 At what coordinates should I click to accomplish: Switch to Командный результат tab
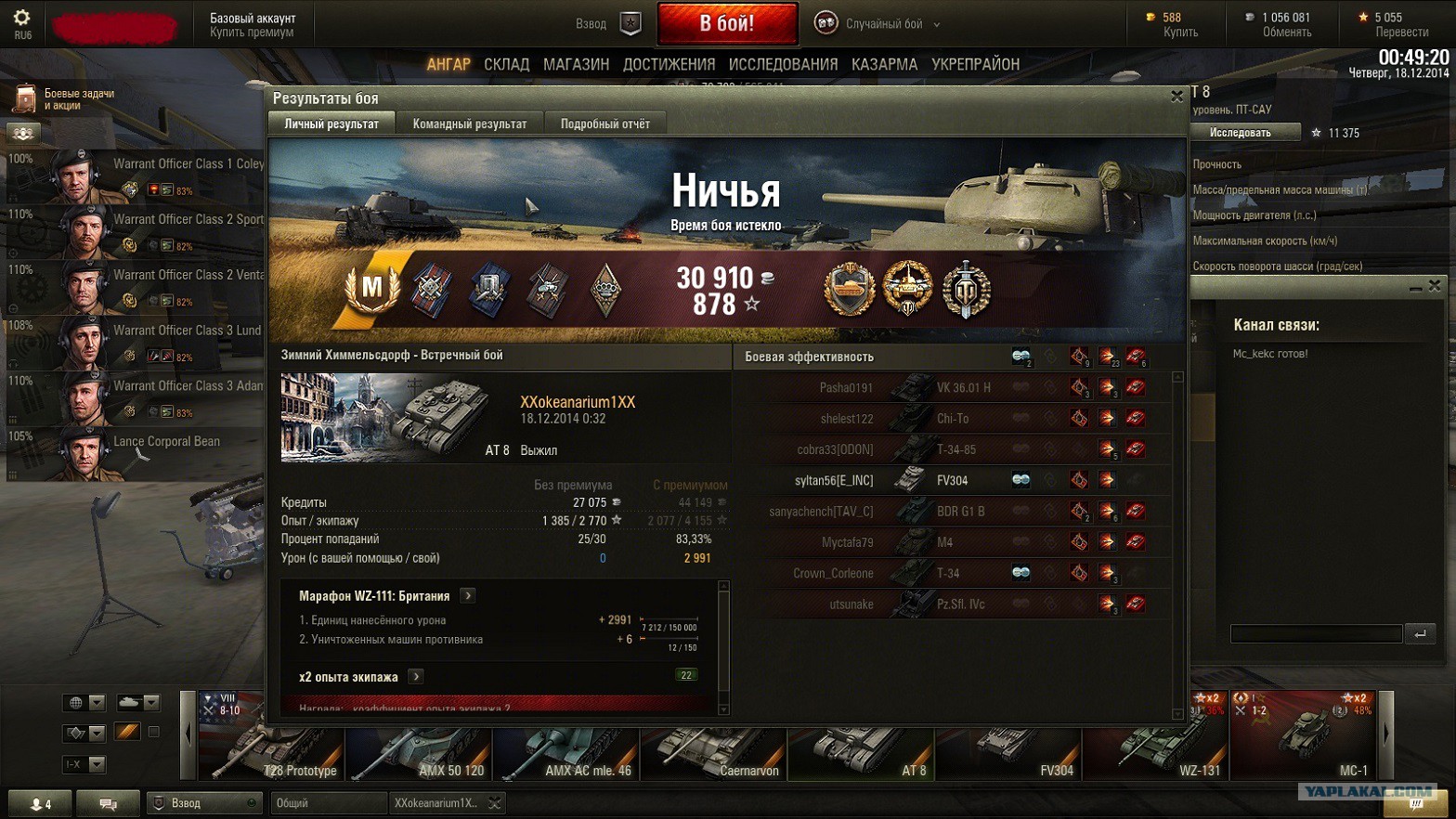coord(470,123)
